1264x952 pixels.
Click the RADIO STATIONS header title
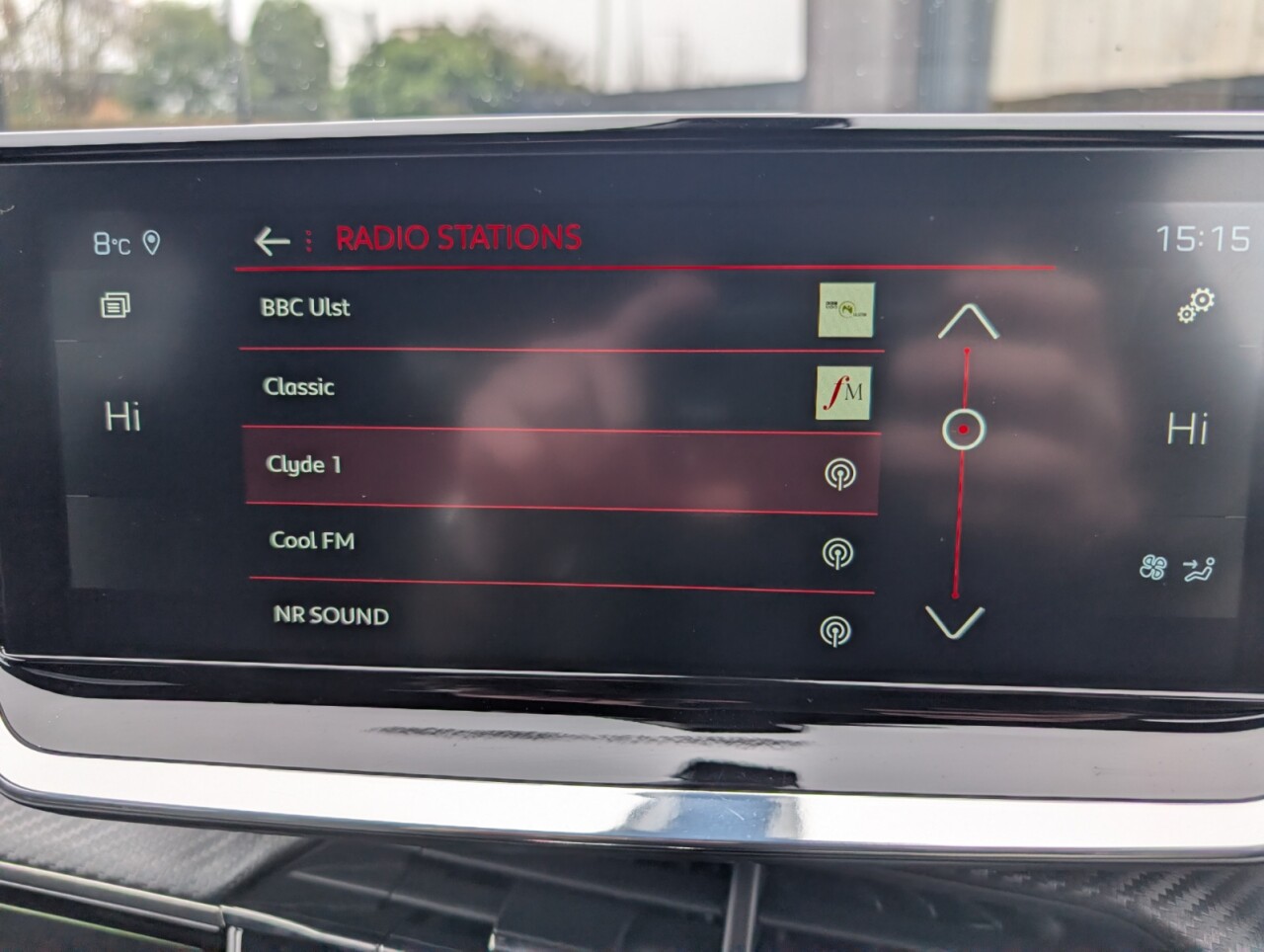click(457, 237)
